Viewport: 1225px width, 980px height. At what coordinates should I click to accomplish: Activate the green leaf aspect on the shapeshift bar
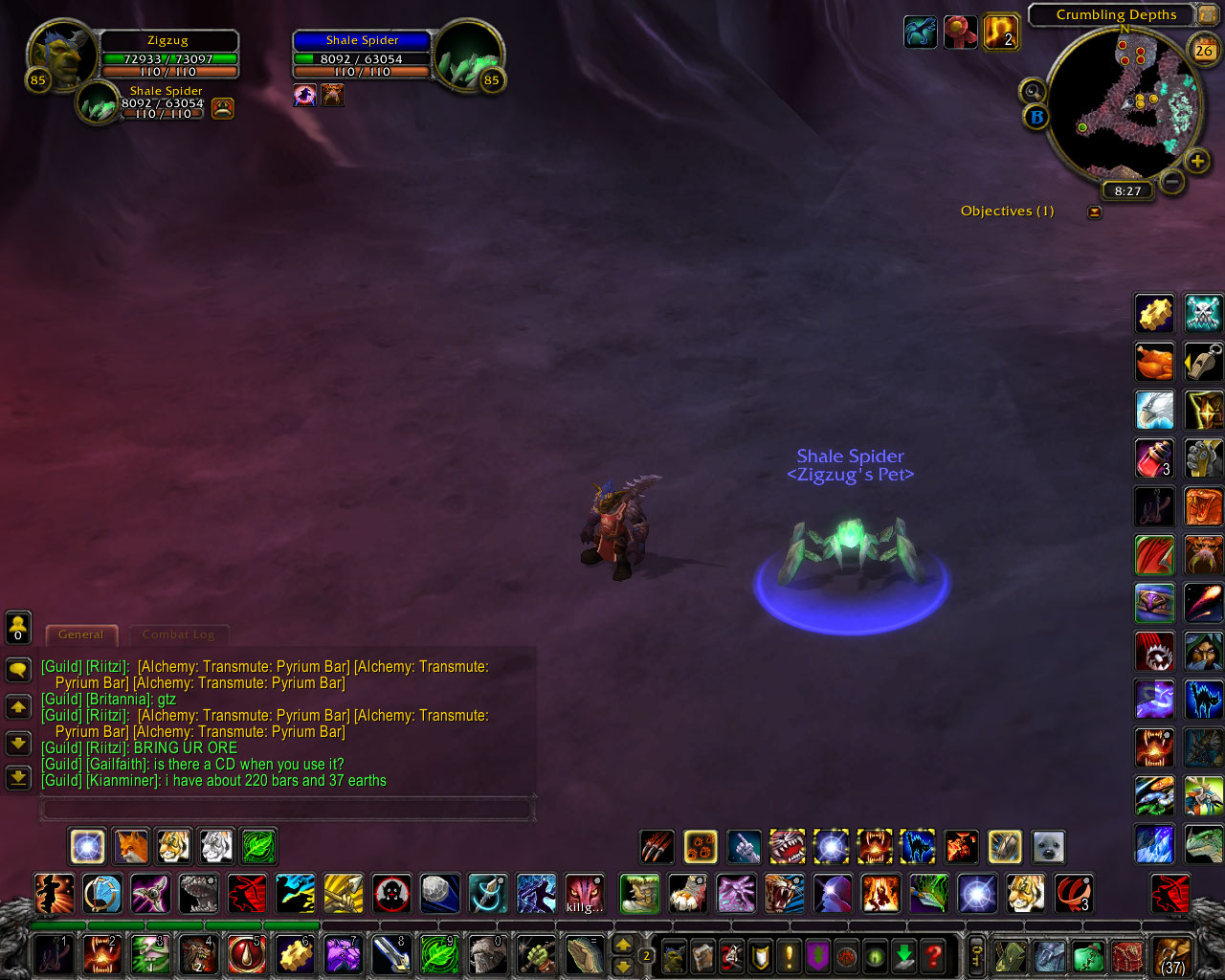click(258, 846)
